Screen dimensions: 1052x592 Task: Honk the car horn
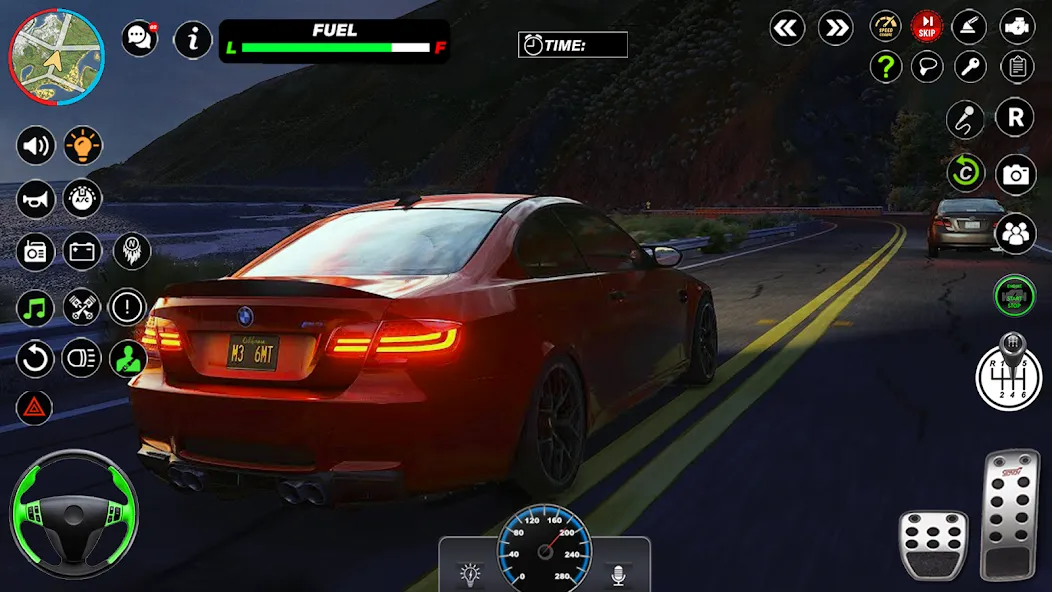point(36,199)
